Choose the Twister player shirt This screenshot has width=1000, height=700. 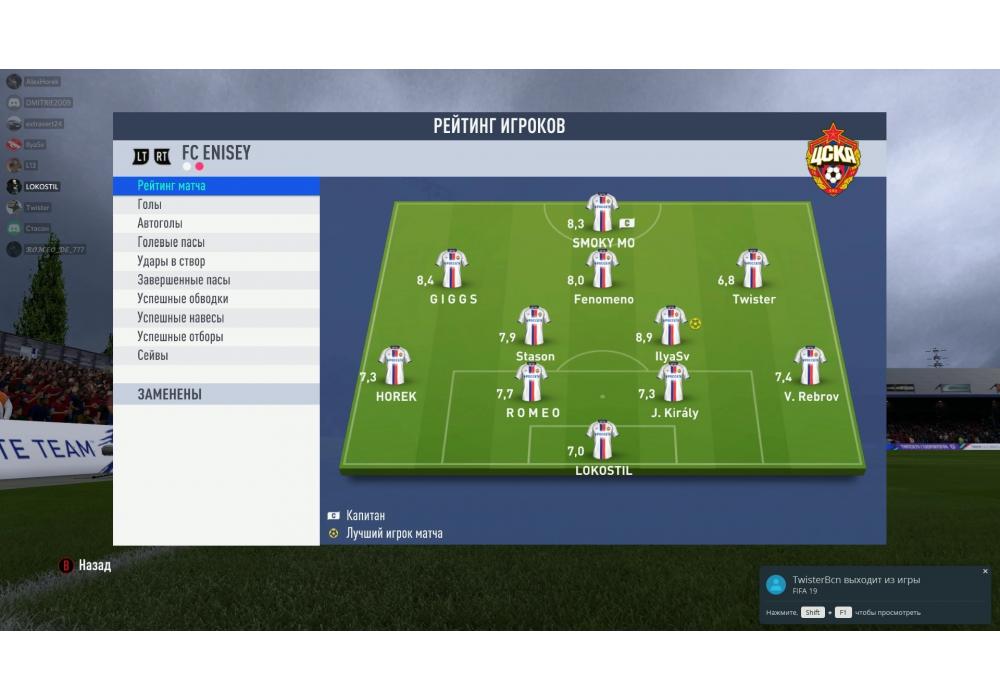click(x=752, y=269)
